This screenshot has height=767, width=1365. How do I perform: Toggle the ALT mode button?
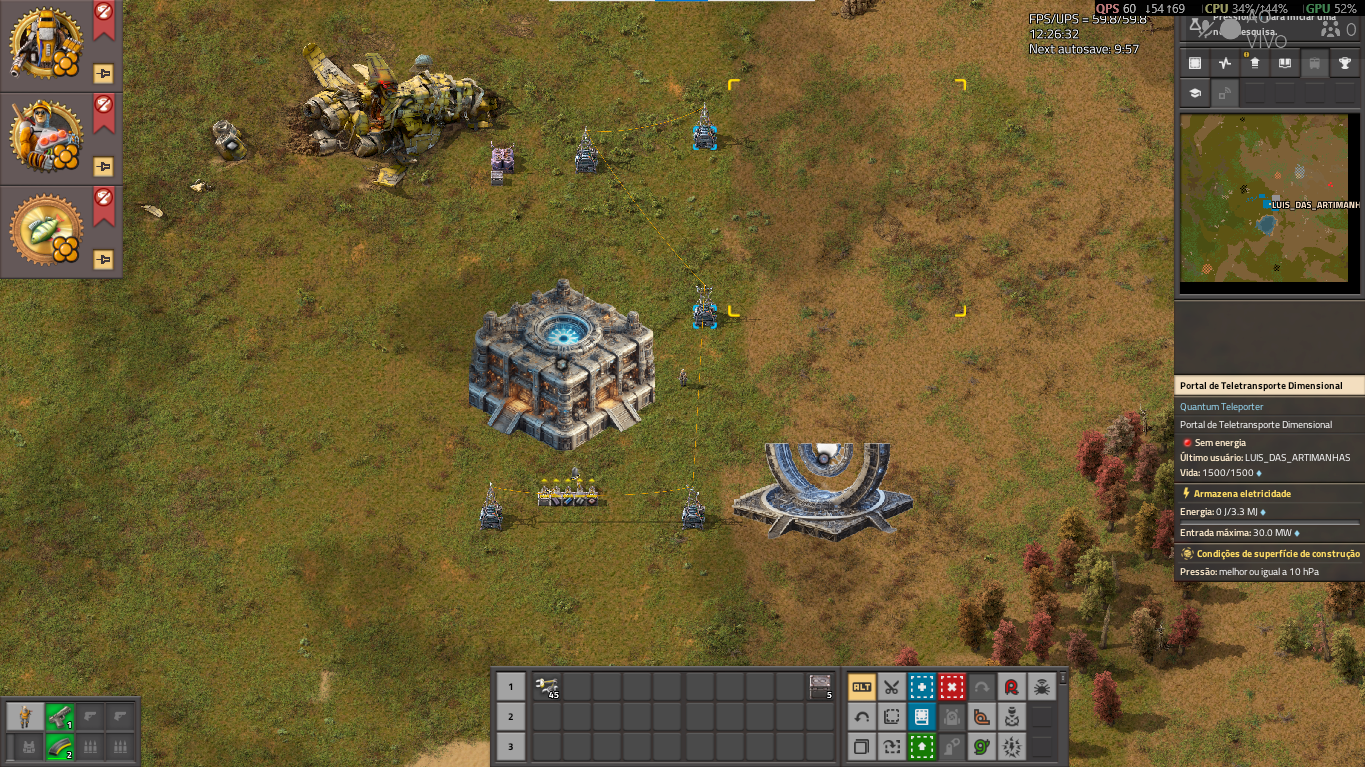coord(861,687)
